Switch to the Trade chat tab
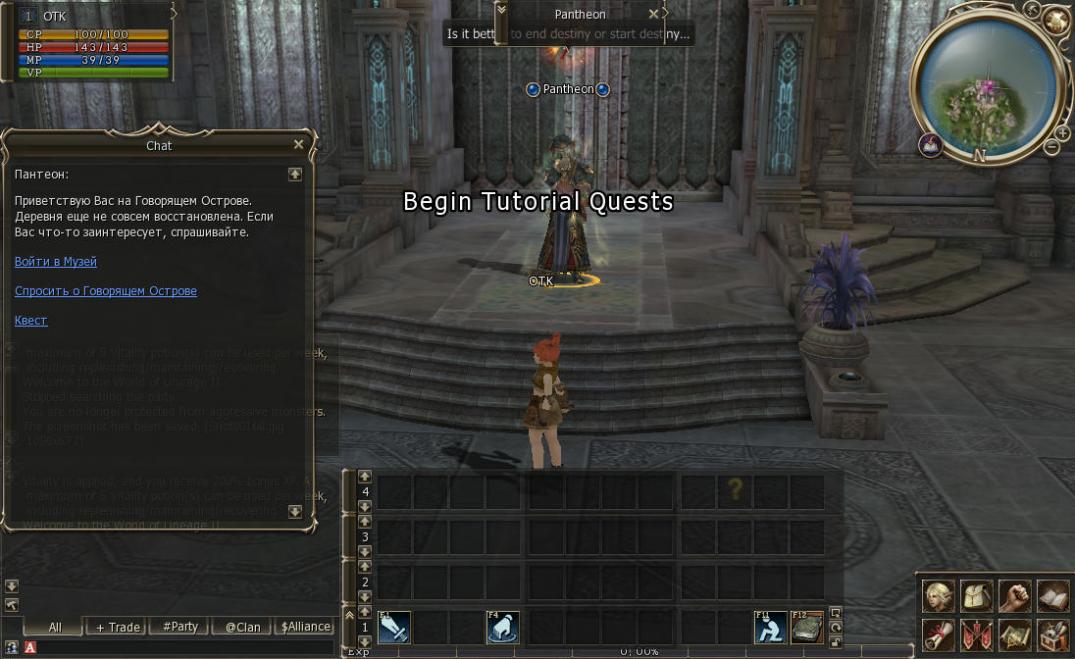 click(118, 627)
